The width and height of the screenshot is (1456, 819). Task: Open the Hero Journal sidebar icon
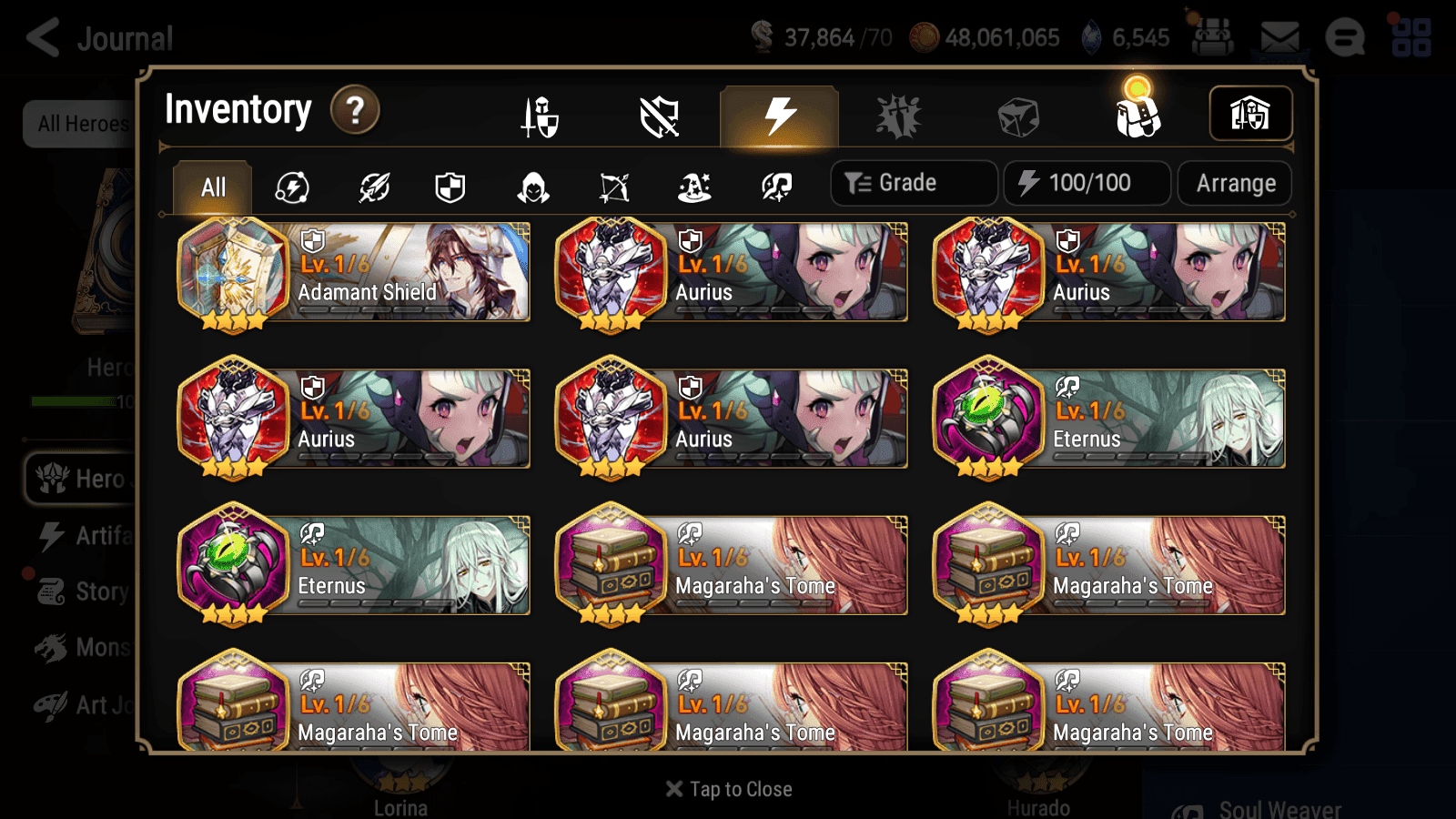(x=52, y=479)
